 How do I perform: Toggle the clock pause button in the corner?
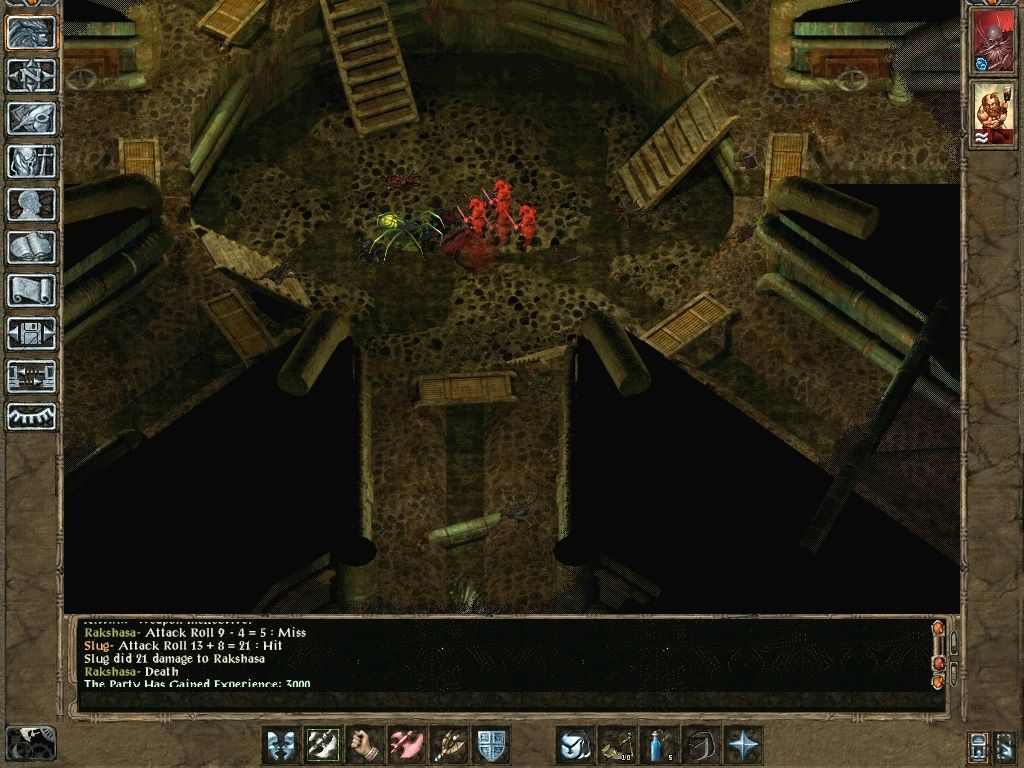pyautogui.click(x=31, y=743)
